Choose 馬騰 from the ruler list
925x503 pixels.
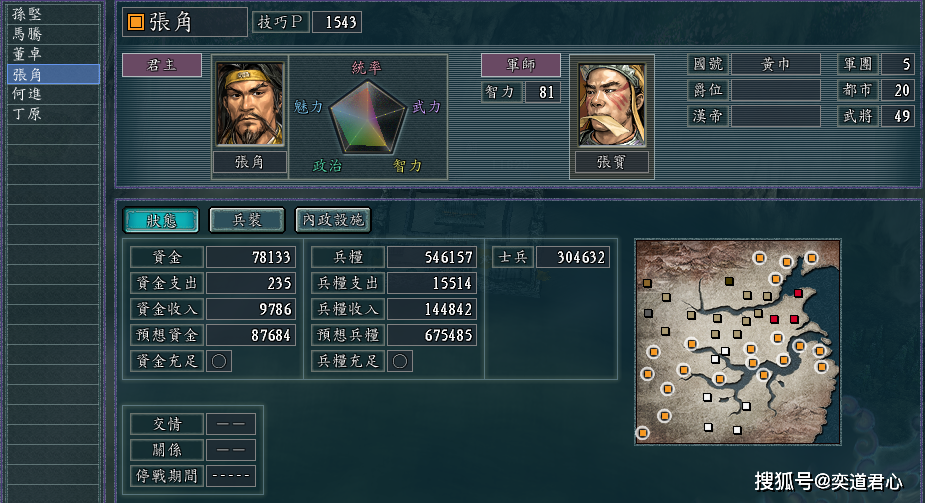click(52, 34)
